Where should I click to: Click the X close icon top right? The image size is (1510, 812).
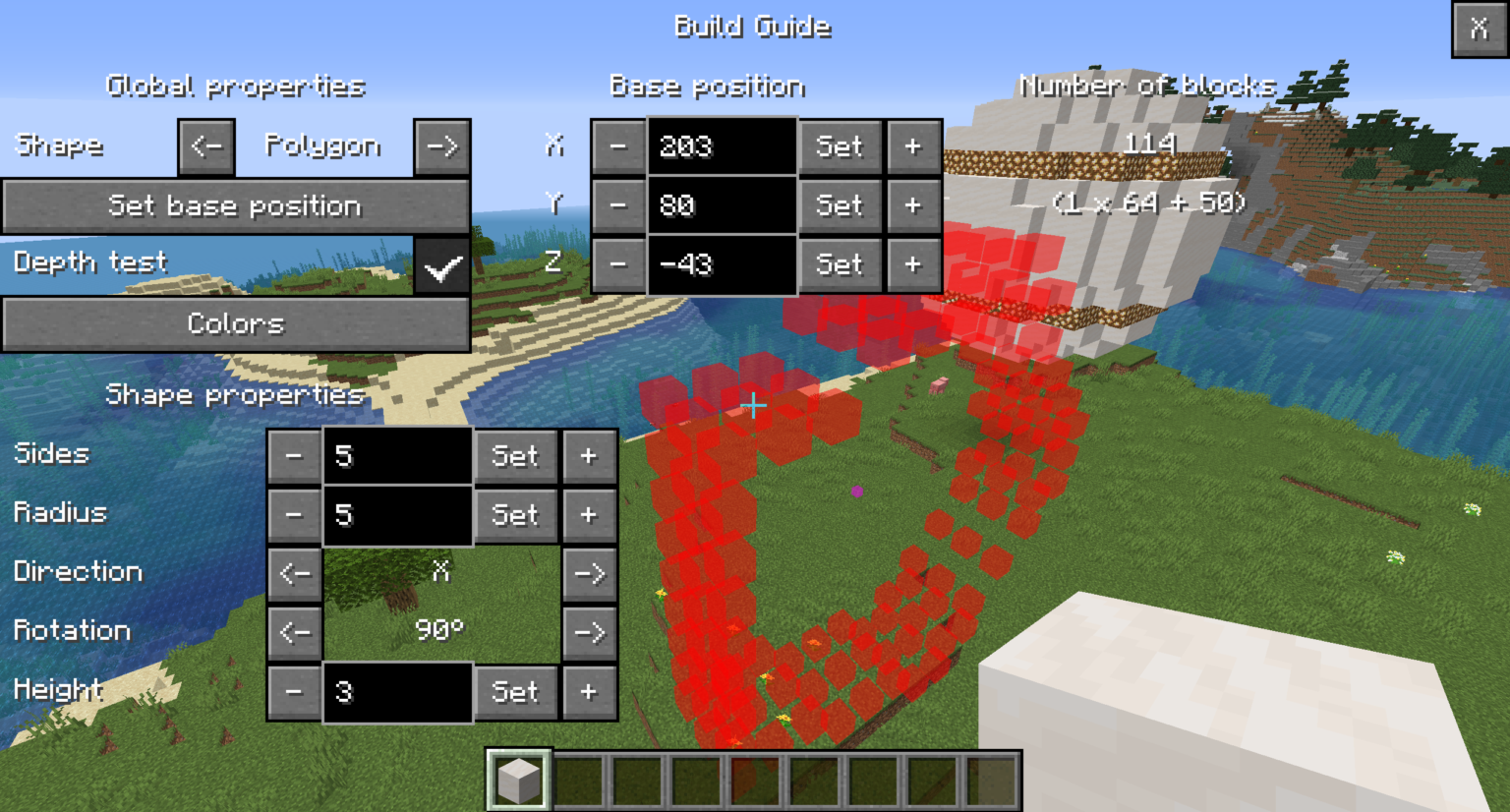coord(1479,29)
